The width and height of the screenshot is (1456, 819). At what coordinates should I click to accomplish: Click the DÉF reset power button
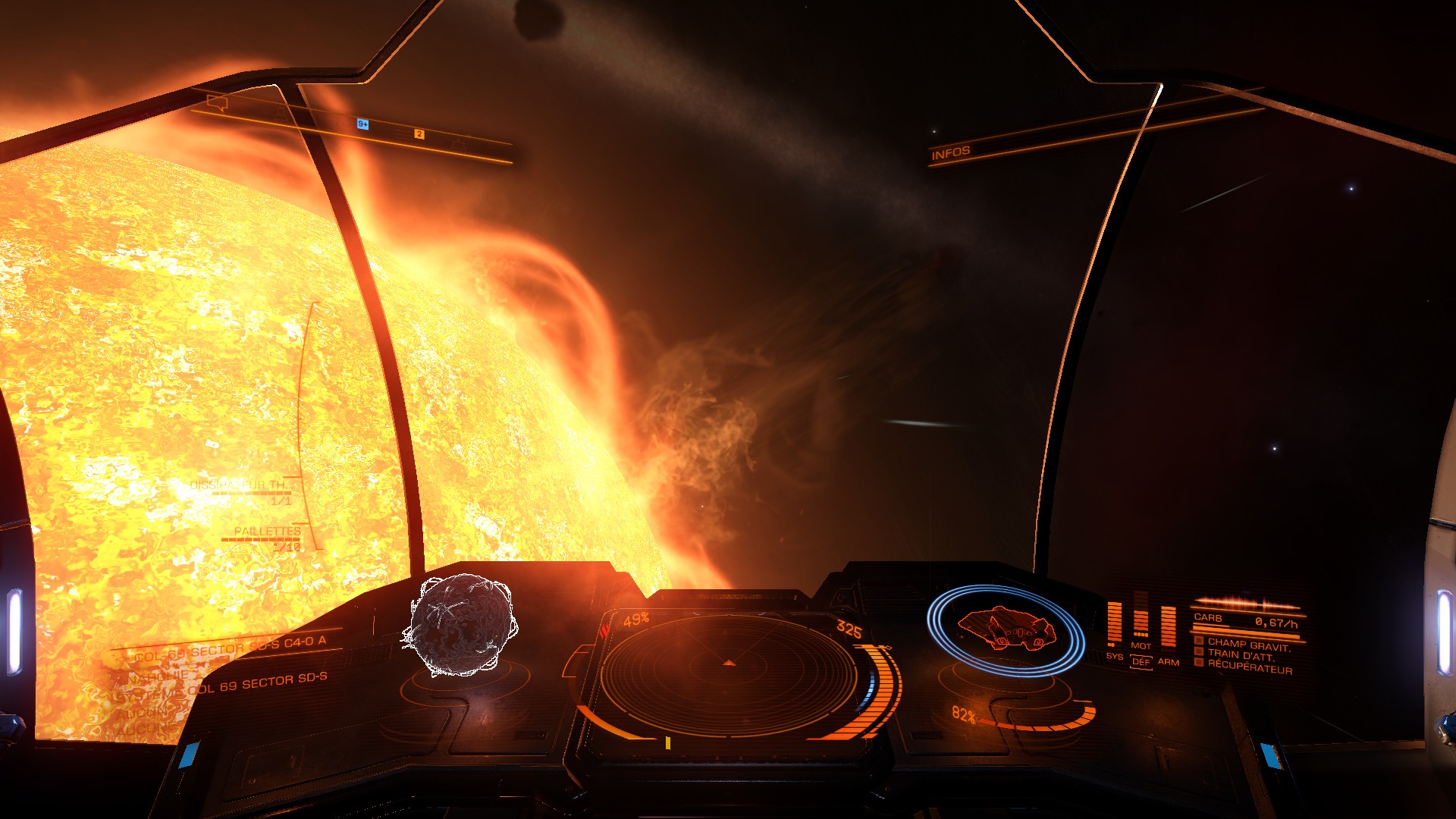[1141, 661]
